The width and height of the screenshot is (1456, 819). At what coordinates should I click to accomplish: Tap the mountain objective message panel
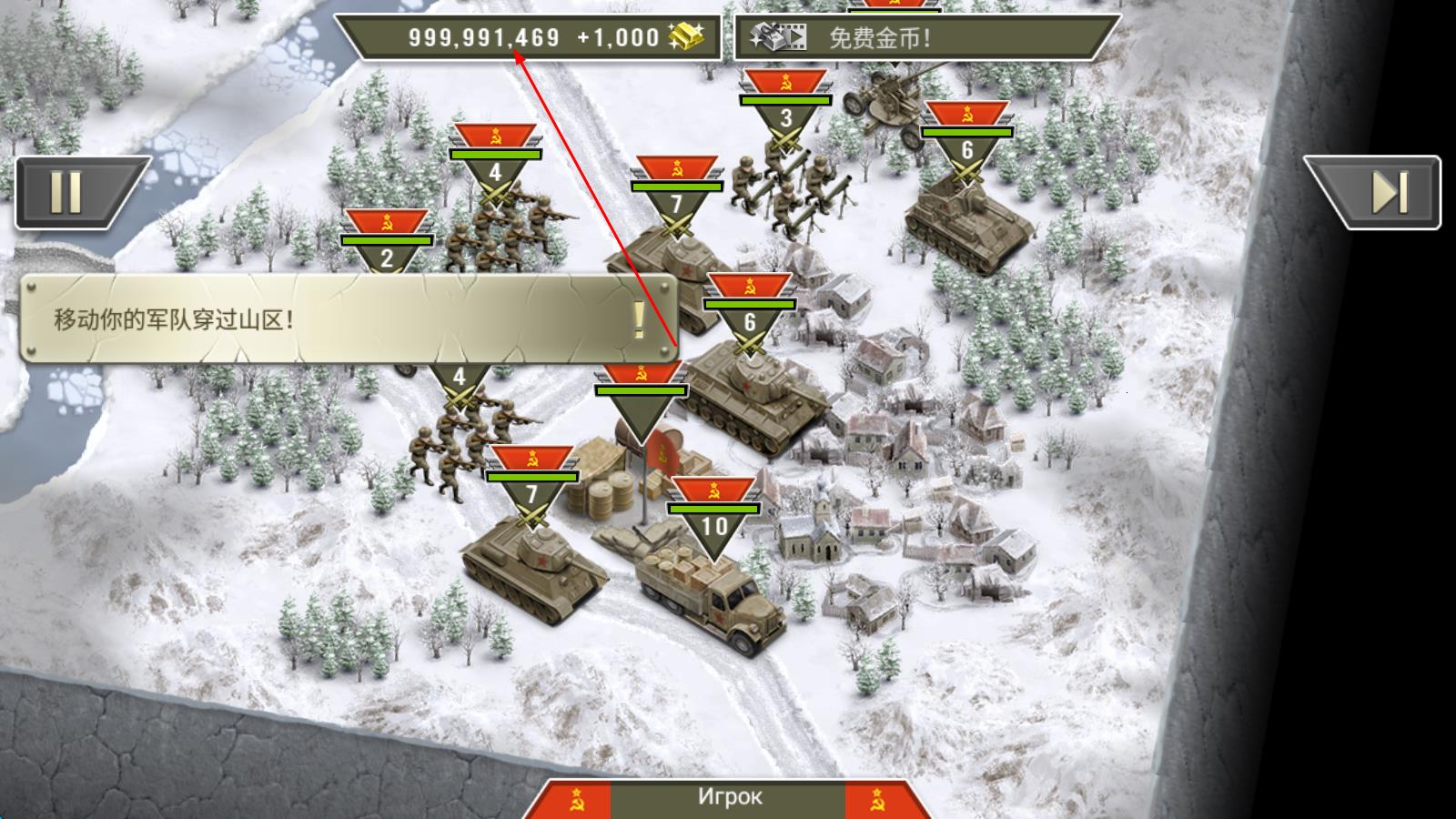click(346, 318)
